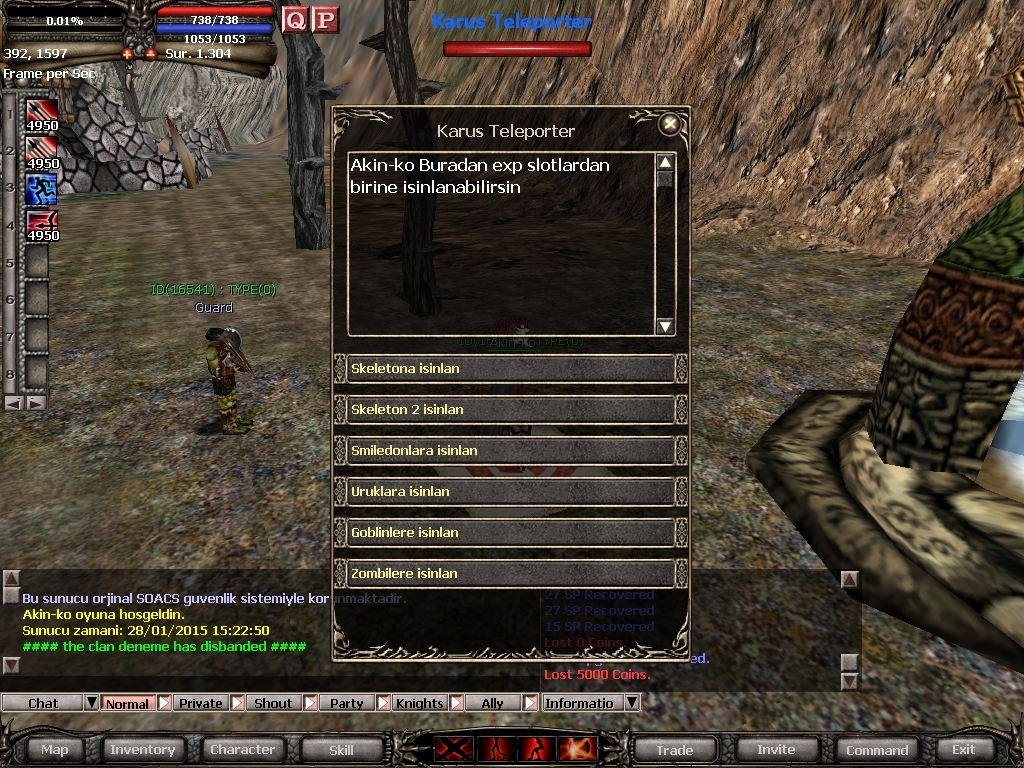Choose Skeletona isinlan teleport option
This screenshot has height=768, width=1024.
[x=510, y=369]
